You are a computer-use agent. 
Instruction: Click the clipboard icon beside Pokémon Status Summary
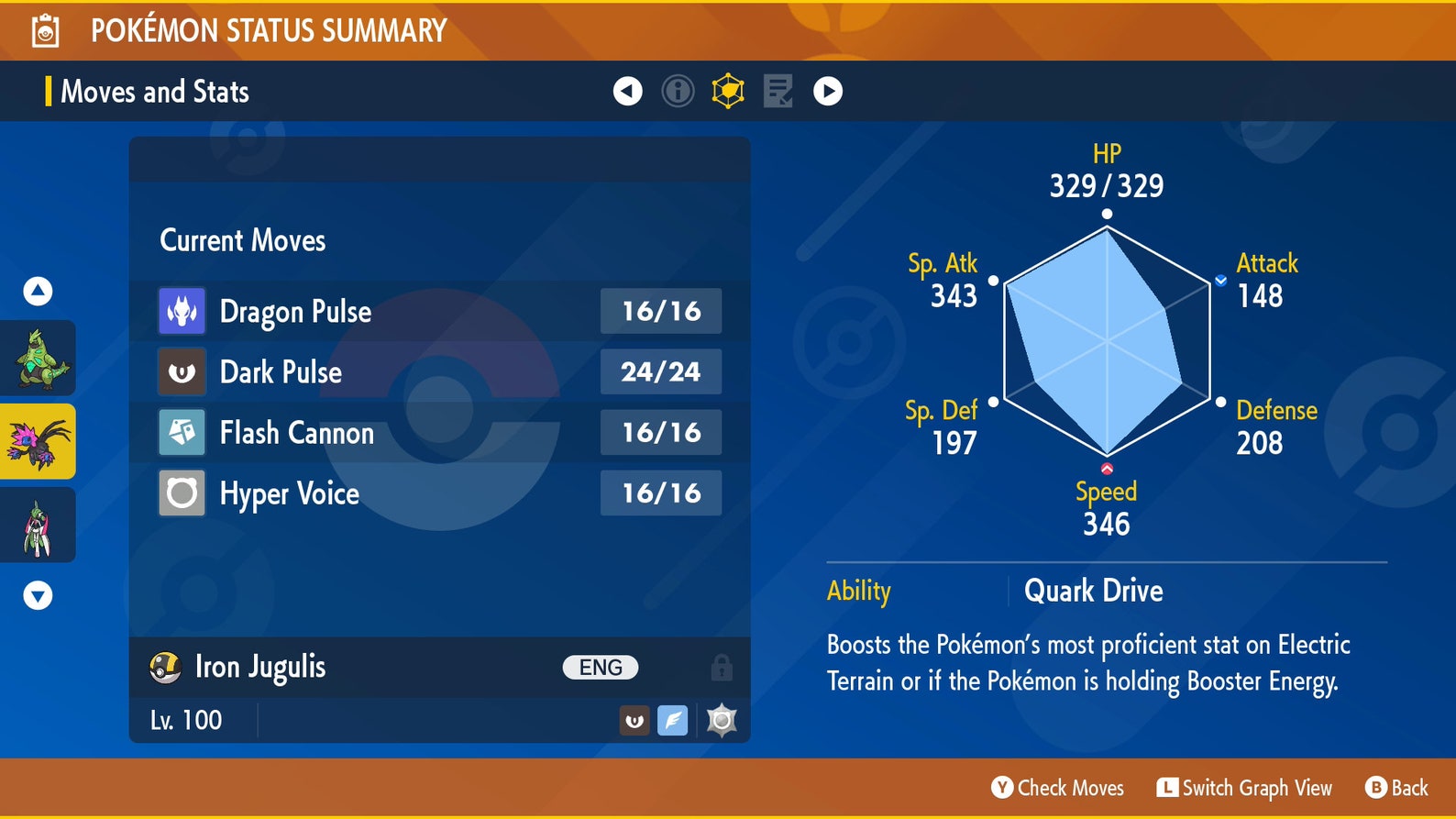pos(45,28)
